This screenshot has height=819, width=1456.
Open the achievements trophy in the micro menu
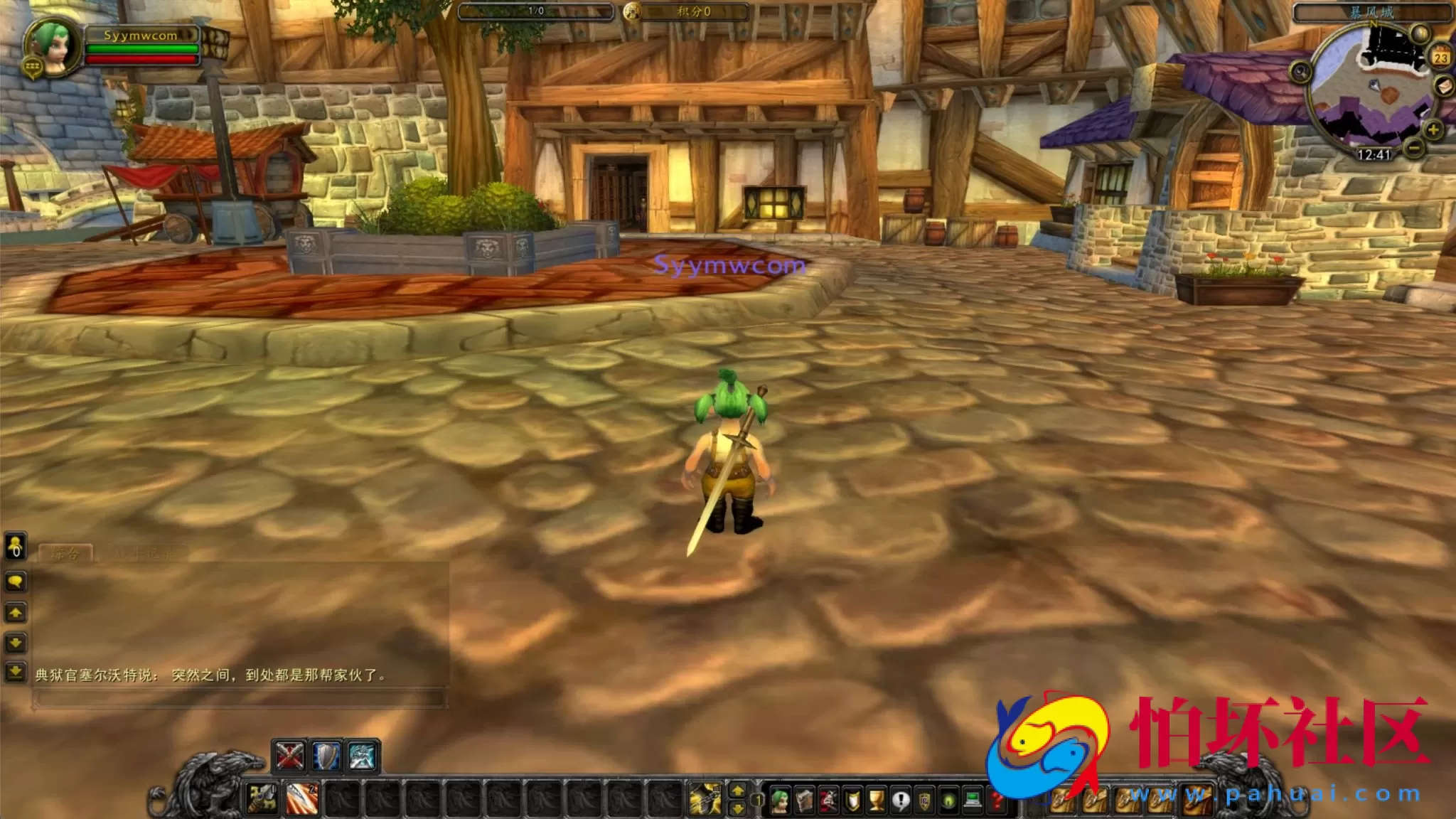[x=875, y=800]
